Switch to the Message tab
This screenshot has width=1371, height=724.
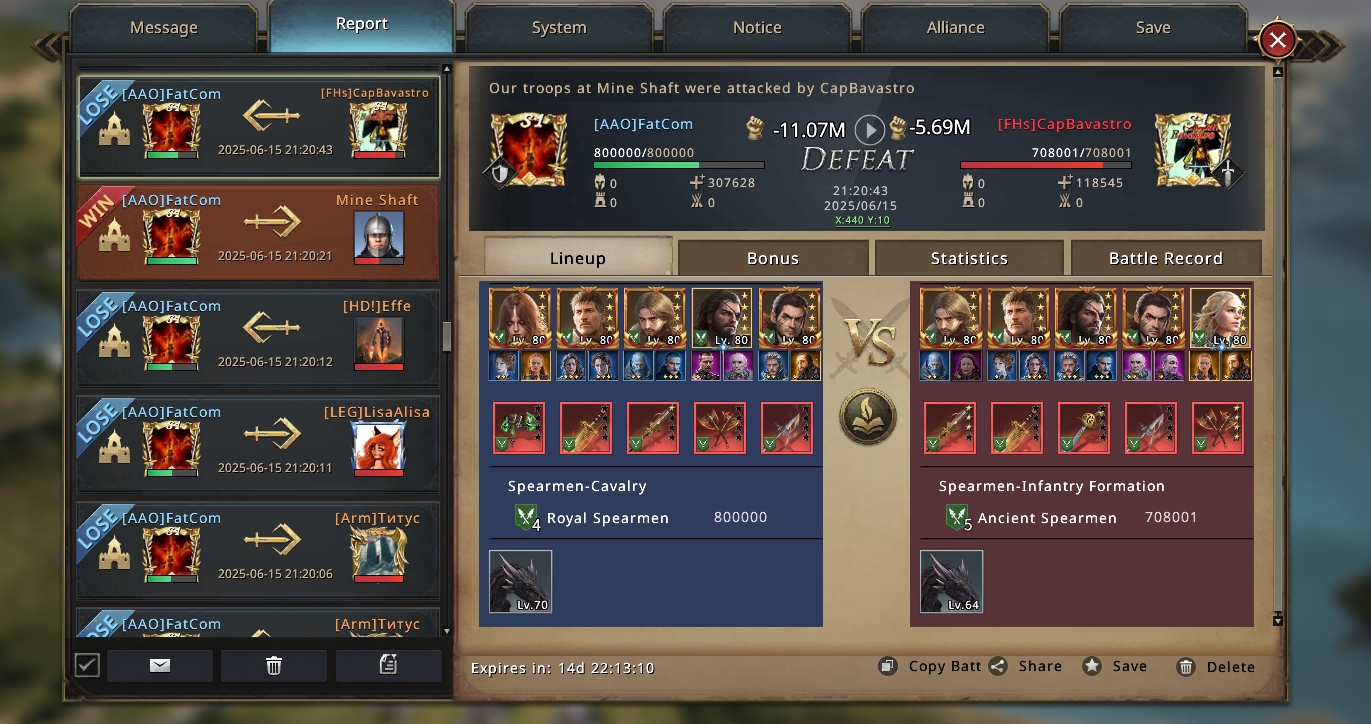[164, 28]
